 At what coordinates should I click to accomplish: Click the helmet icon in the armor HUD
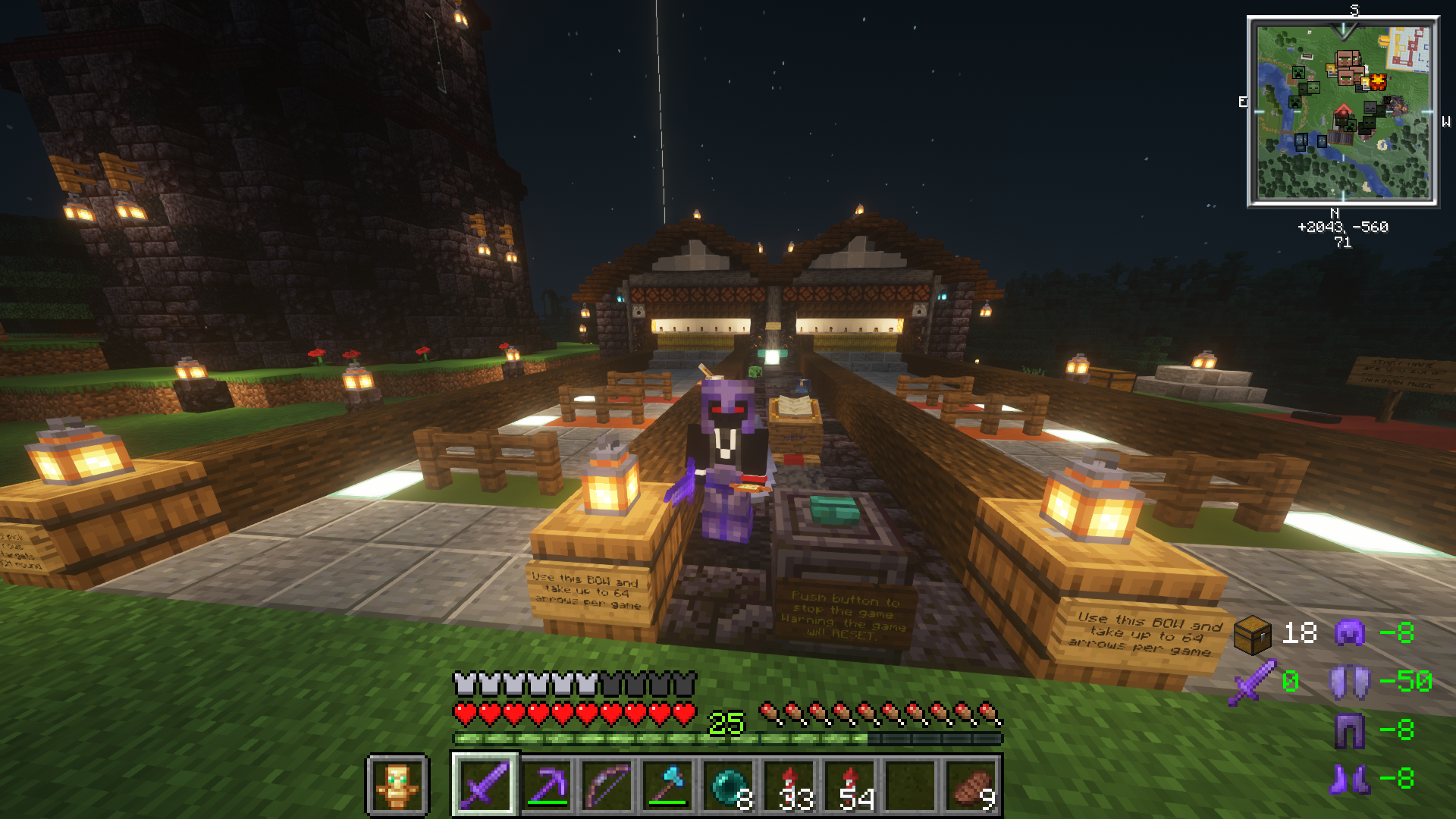[1350, 632]
